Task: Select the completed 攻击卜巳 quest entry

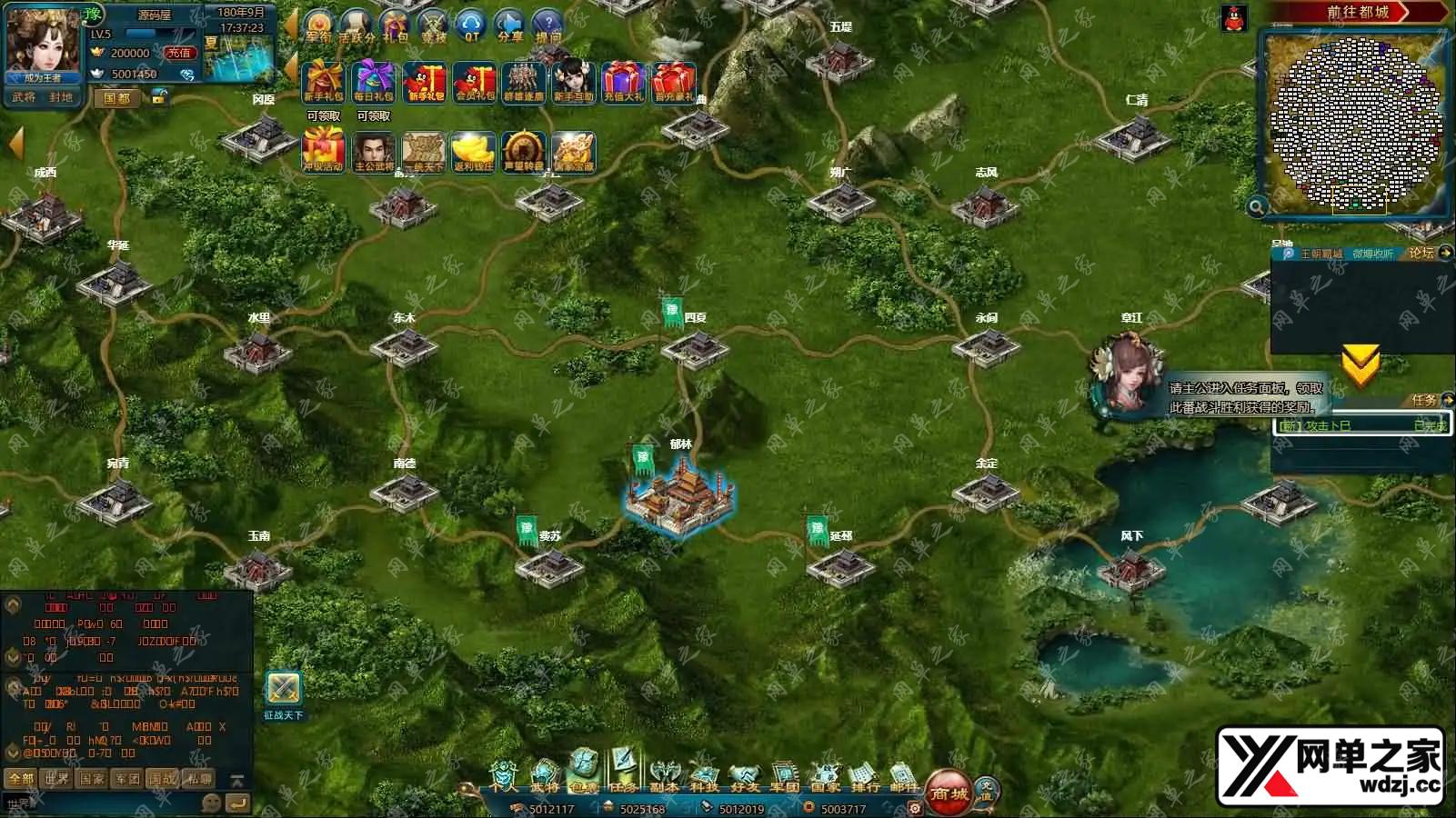Action: [1361, 425]
